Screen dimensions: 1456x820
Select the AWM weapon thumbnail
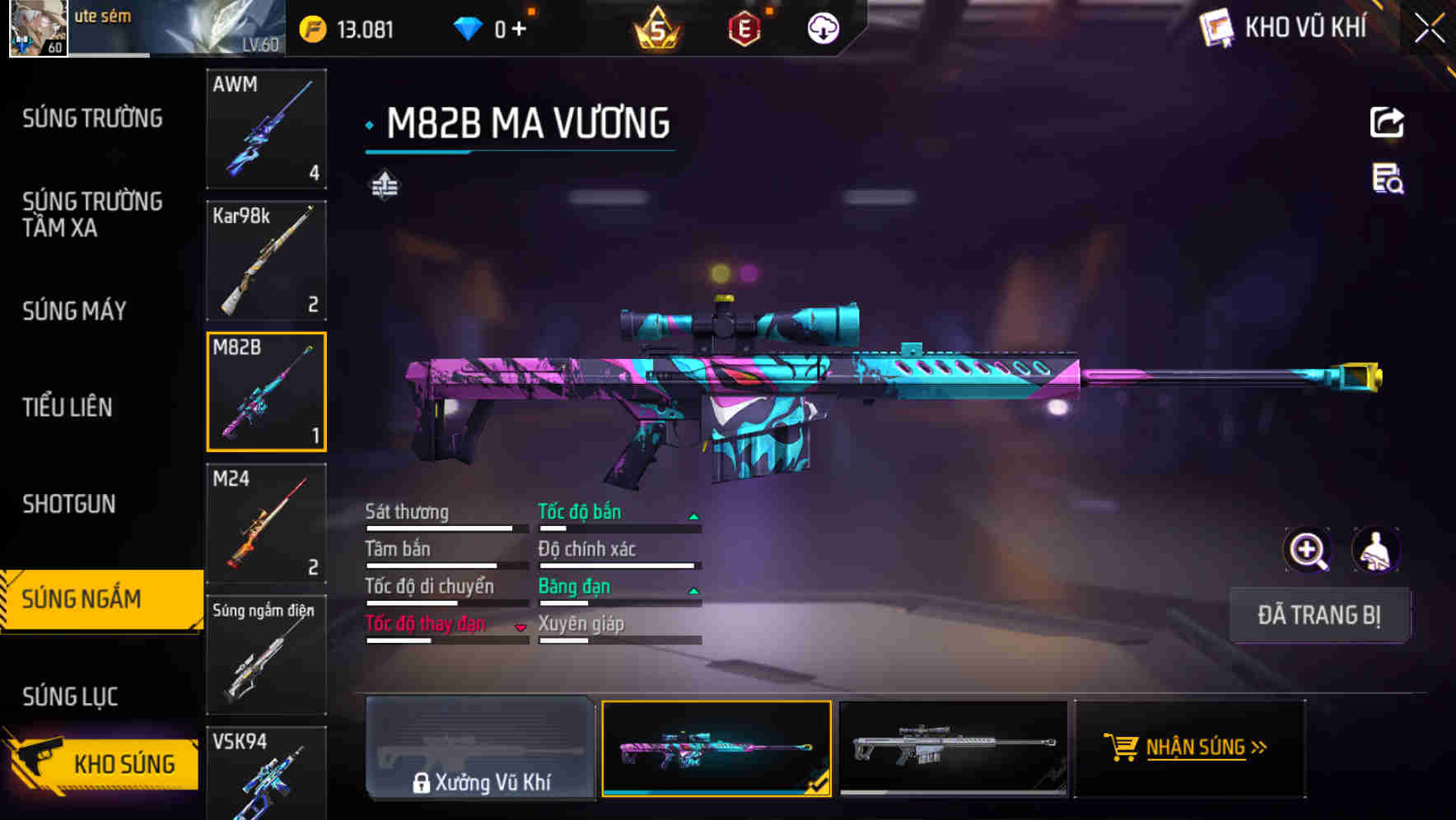tap(266, 130)
